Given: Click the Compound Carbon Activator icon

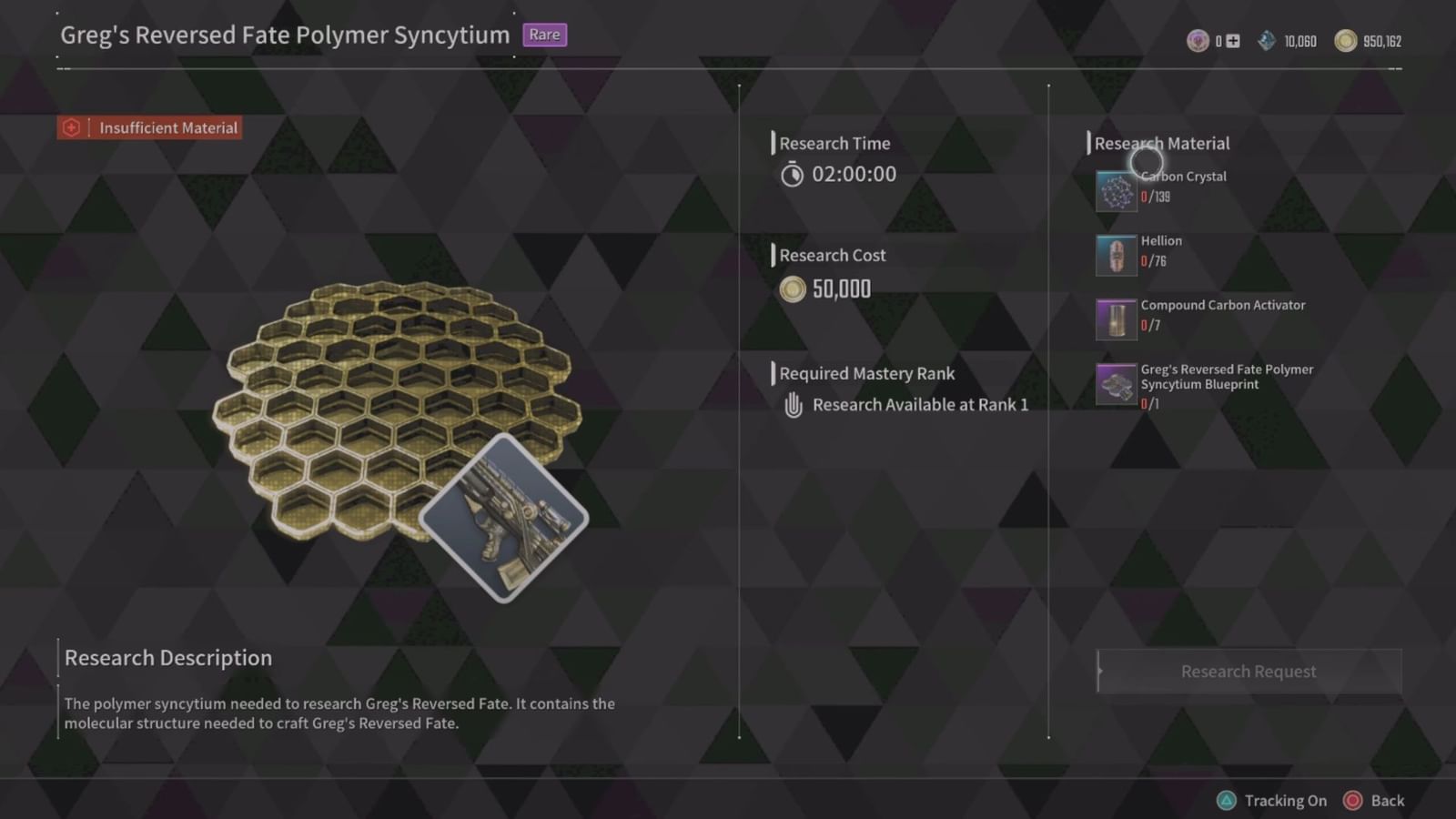Looking at the screenshot, I should point(1116,319).
